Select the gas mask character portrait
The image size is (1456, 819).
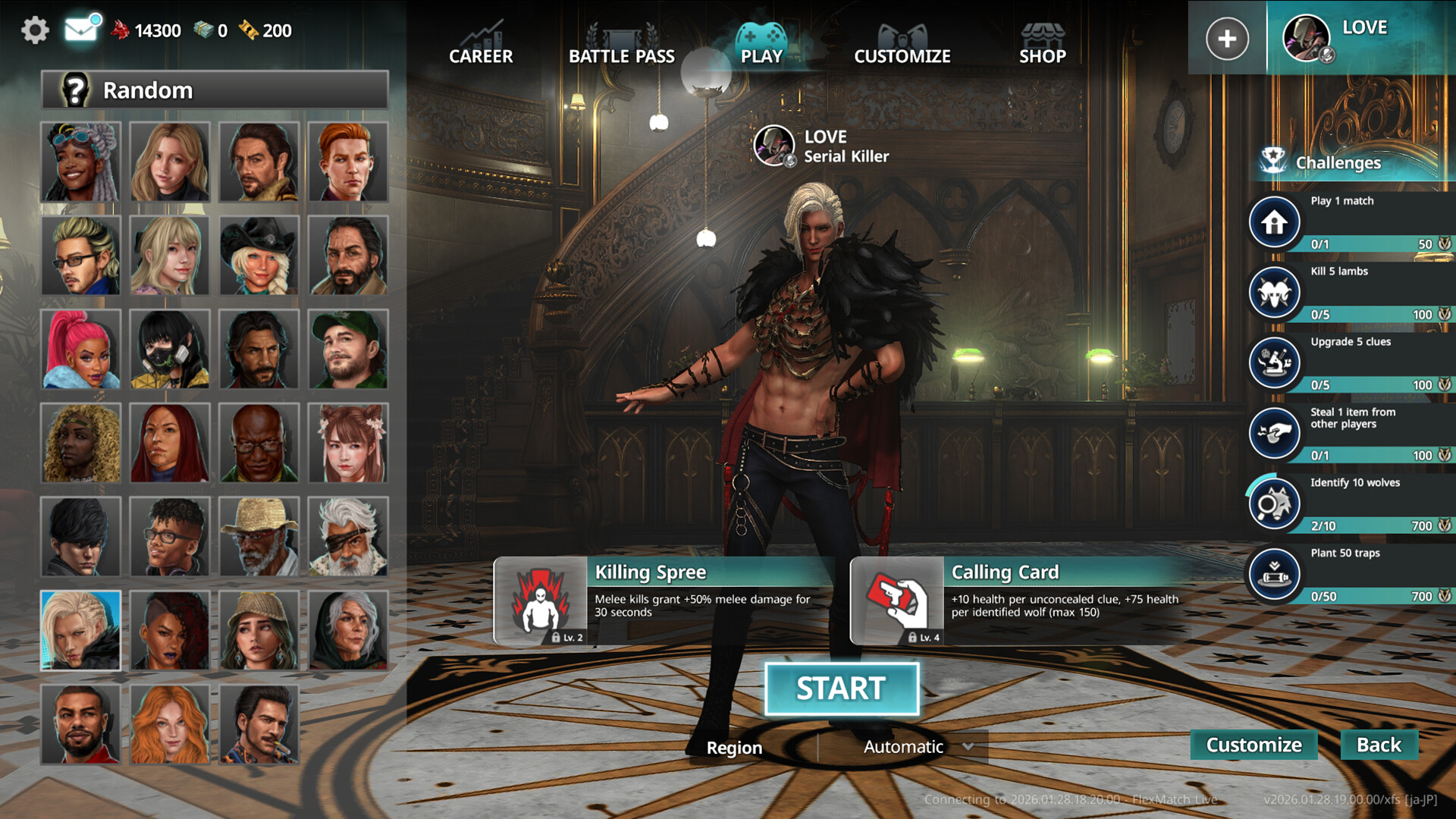pyautogui.click(x=170, y=349)
